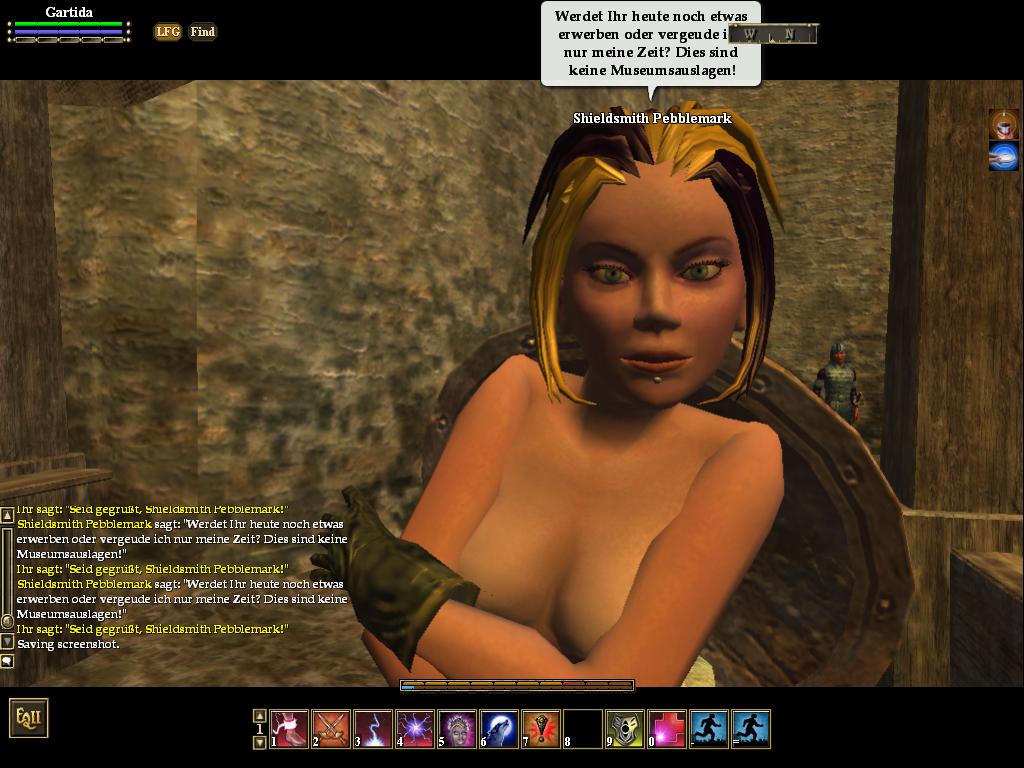Click the blue swirl buff icon
This screenshot has width=1024, height=768.
[1003, 156]
